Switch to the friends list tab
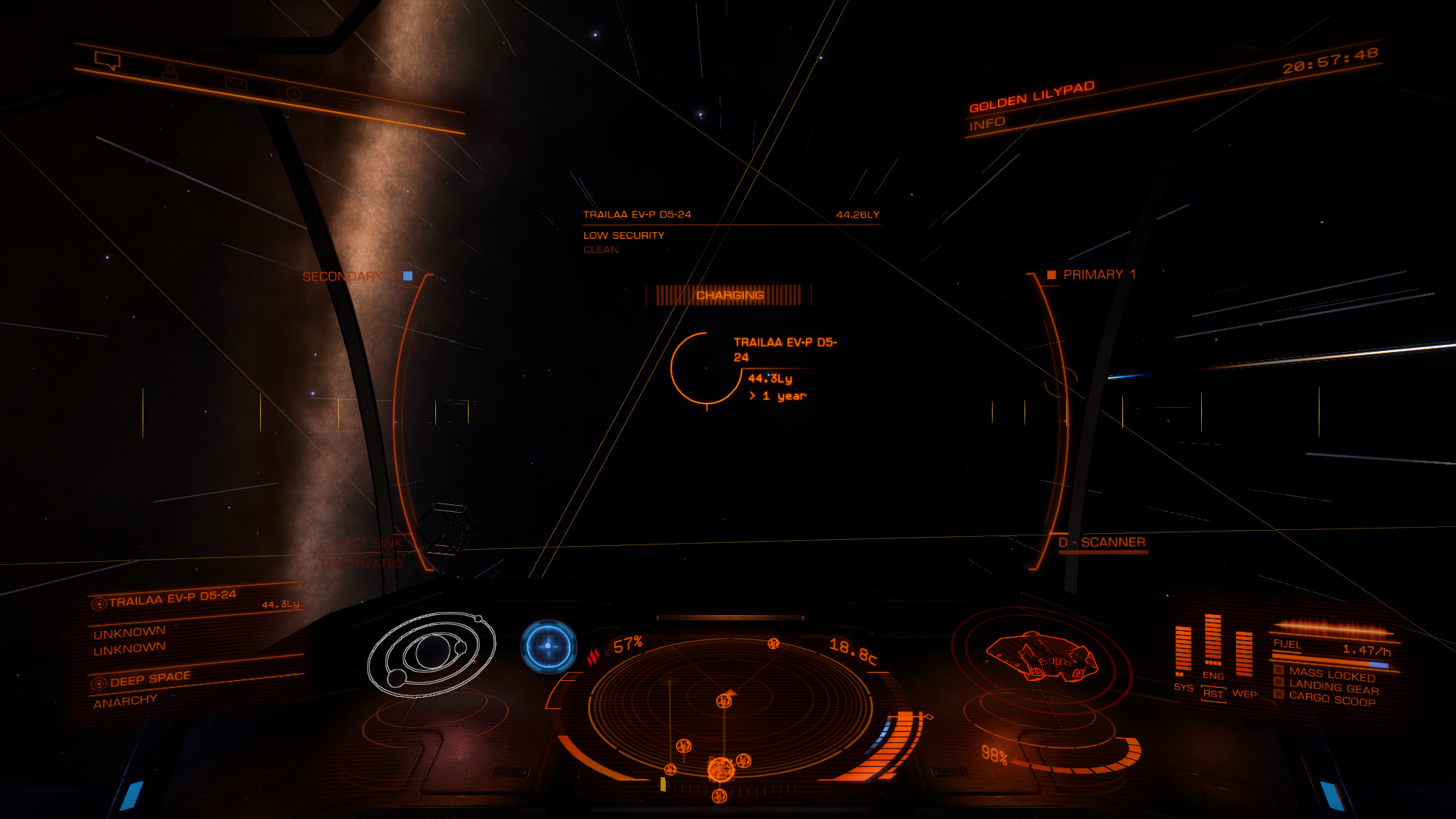 (173, 72)
